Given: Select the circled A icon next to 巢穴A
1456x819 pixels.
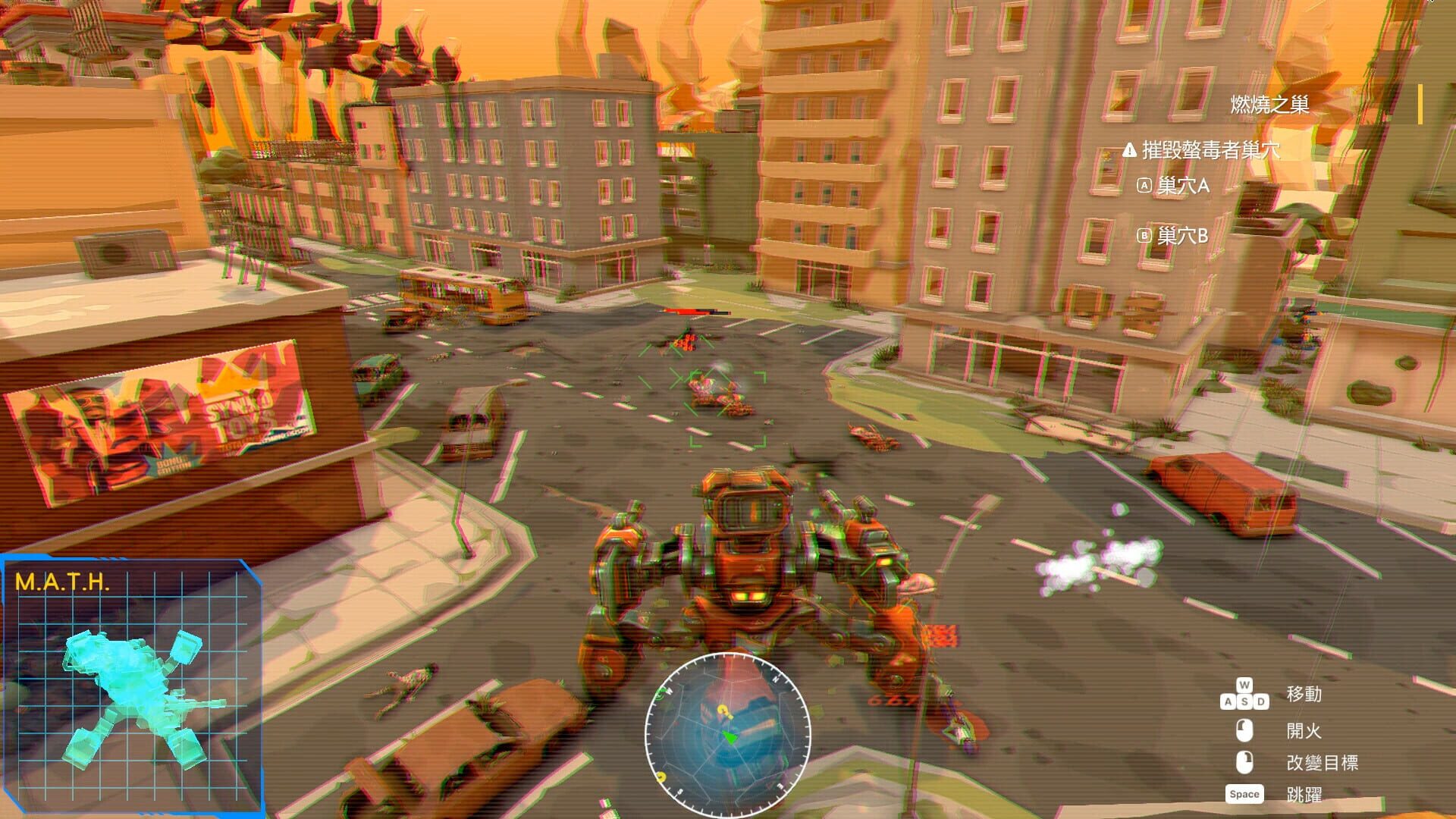Looking at the screenshot, I should (1146, 187).
